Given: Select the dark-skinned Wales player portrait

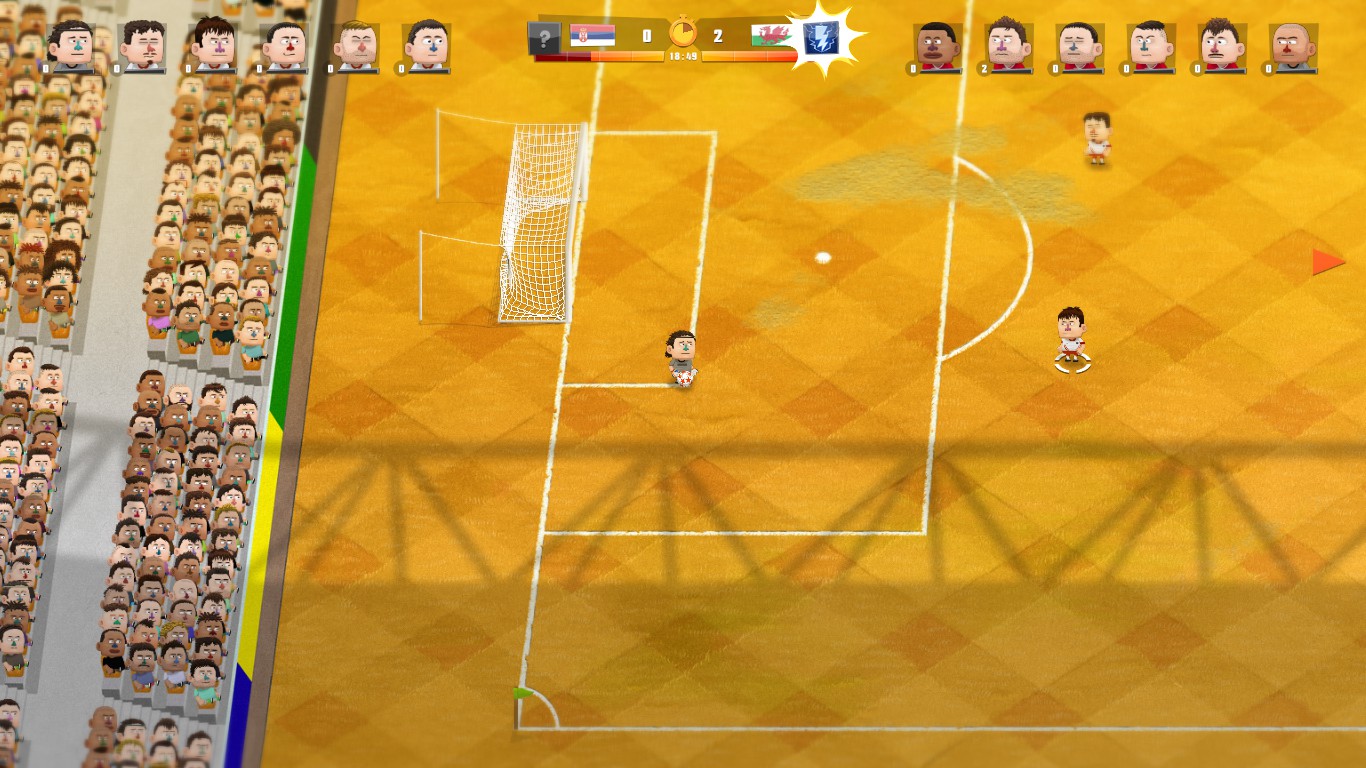Looking at the screenshot, I should (x=938, y=46).
